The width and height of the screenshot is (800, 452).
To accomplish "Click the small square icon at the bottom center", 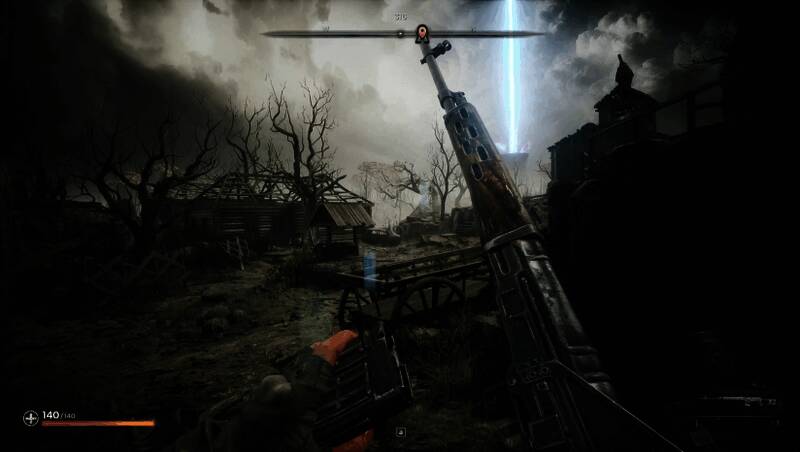I will (x=401, y=432).
